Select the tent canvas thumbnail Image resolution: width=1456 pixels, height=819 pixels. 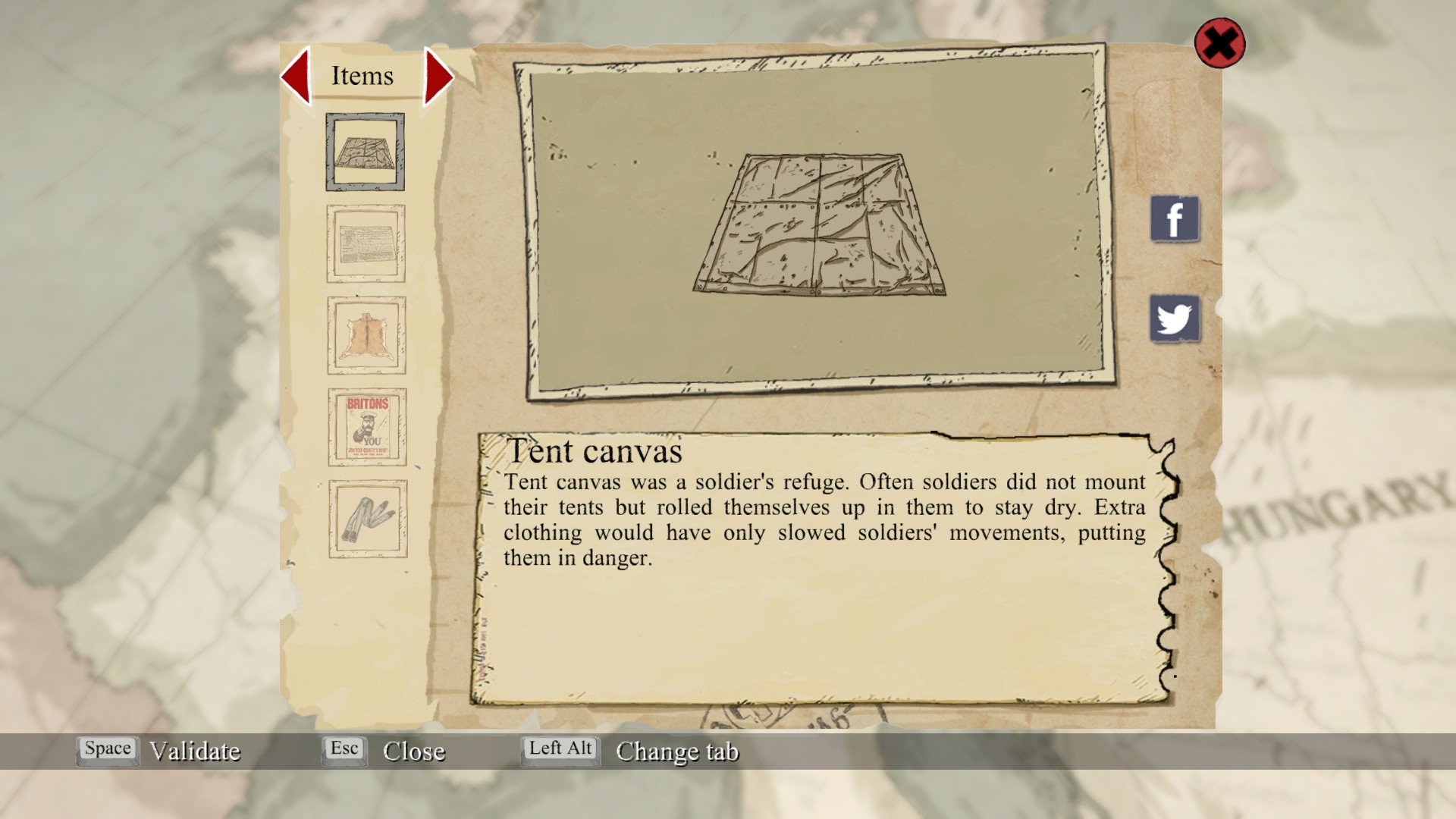click(365, 152)
